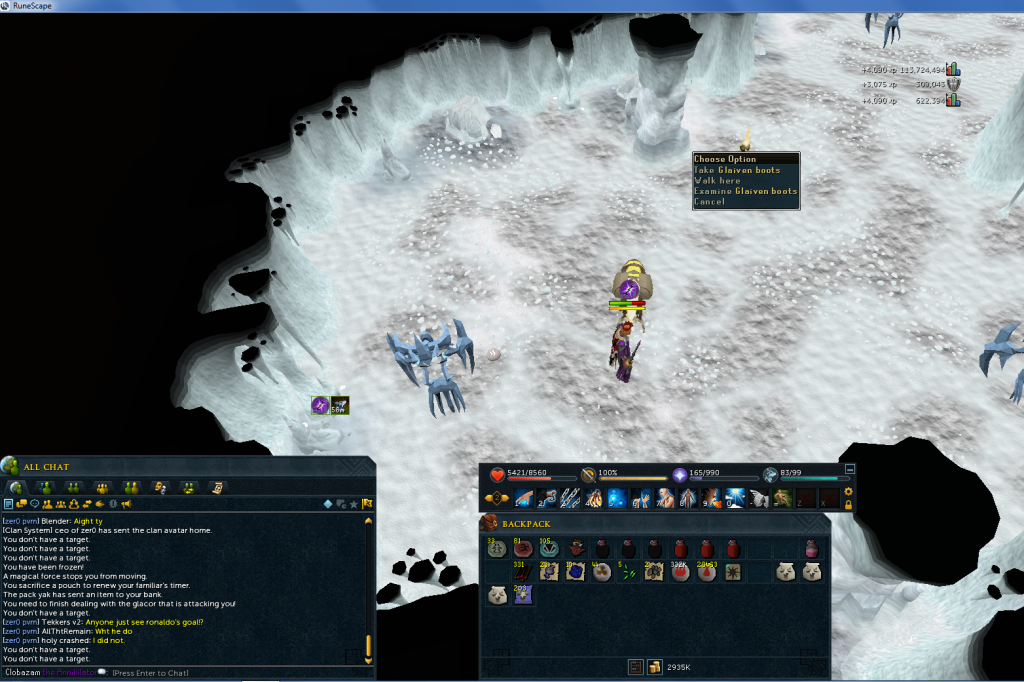Click the chat input line to type

(150, 672)
